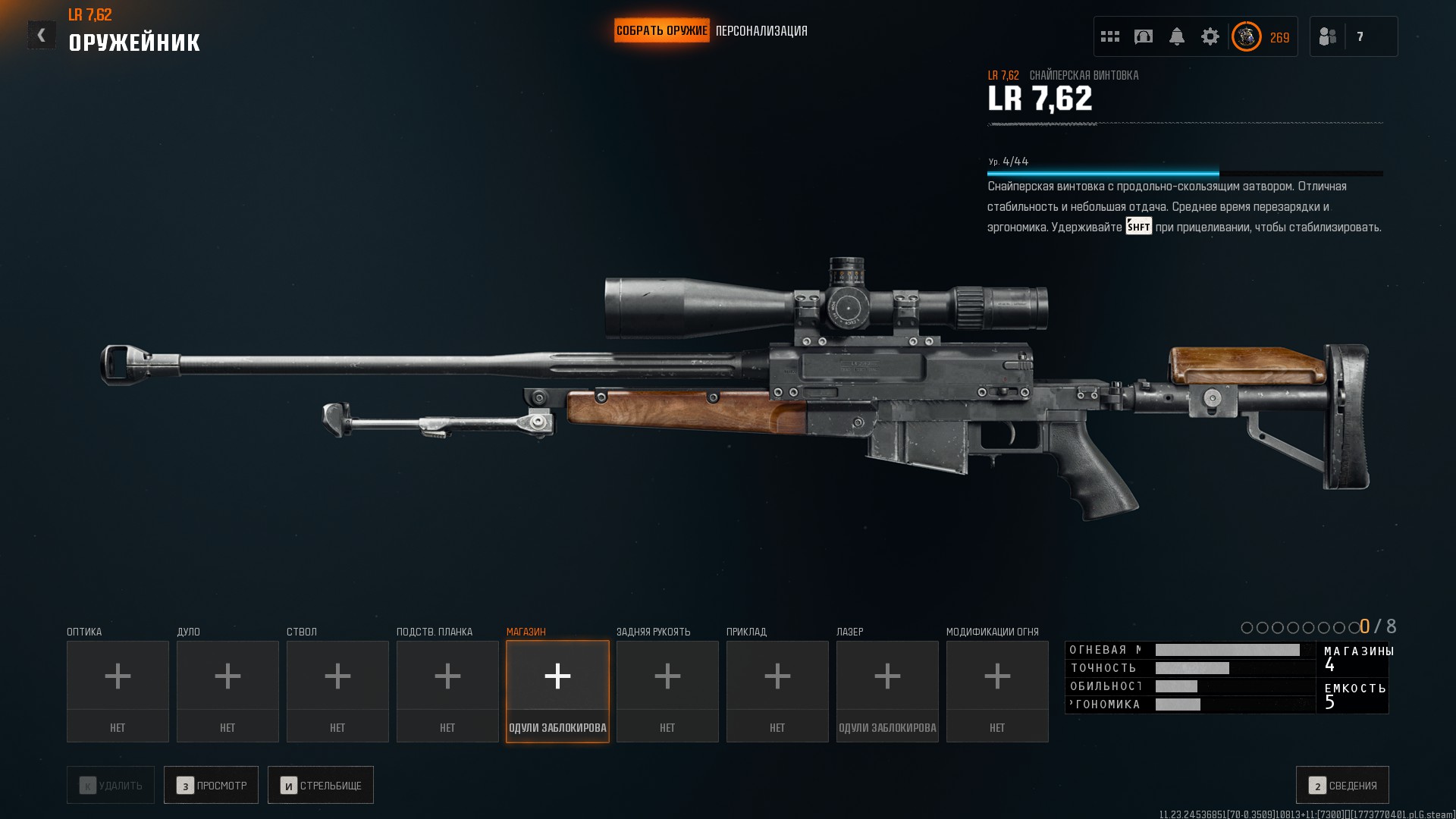Show weapon details with Сведения

1342,785
